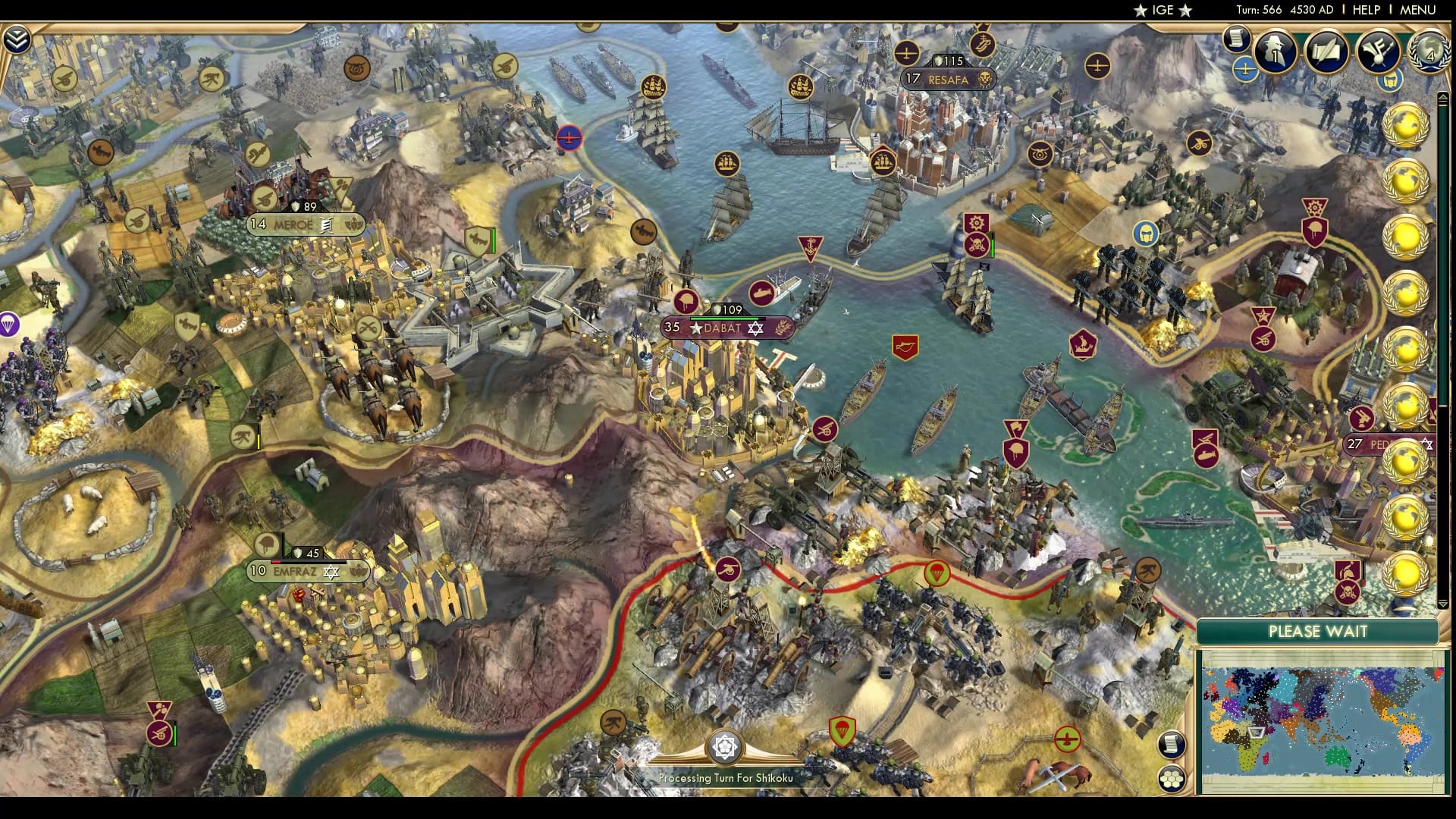This screenshot has height=819, width=1456.
Task: Click the world minimap
Action: click(x=1322, y=720)
